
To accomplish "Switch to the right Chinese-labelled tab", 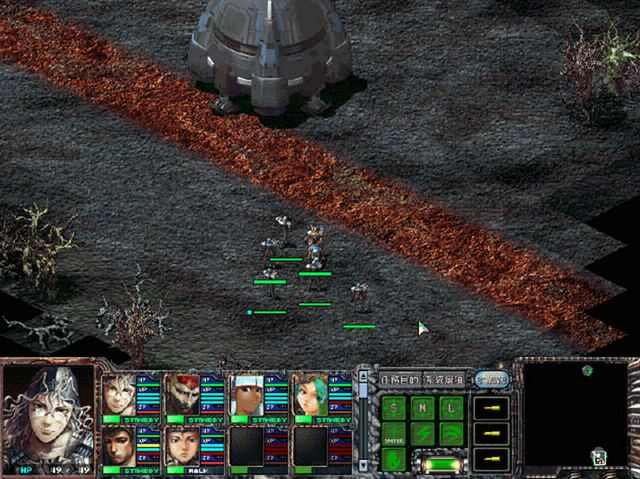I will point(444,379).
